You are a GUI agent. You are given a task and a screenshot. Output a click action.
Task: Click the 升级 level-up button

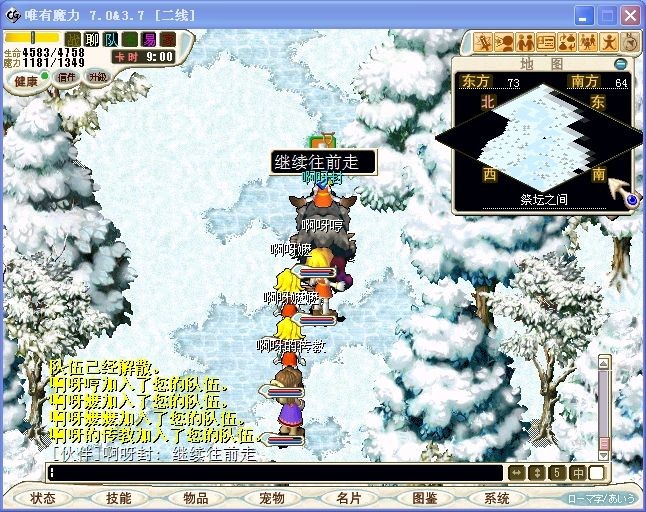(x=98, y=77)
